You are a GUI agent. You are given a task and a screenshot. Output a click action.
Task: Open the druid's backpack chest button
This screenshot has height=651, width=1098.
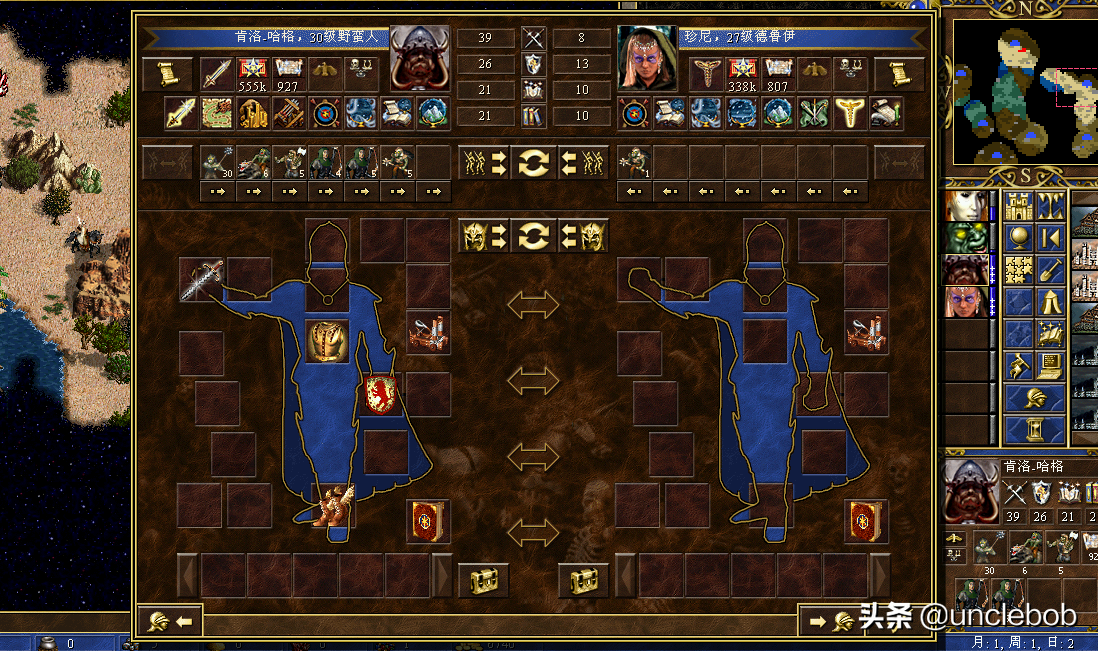click(583, 579)
